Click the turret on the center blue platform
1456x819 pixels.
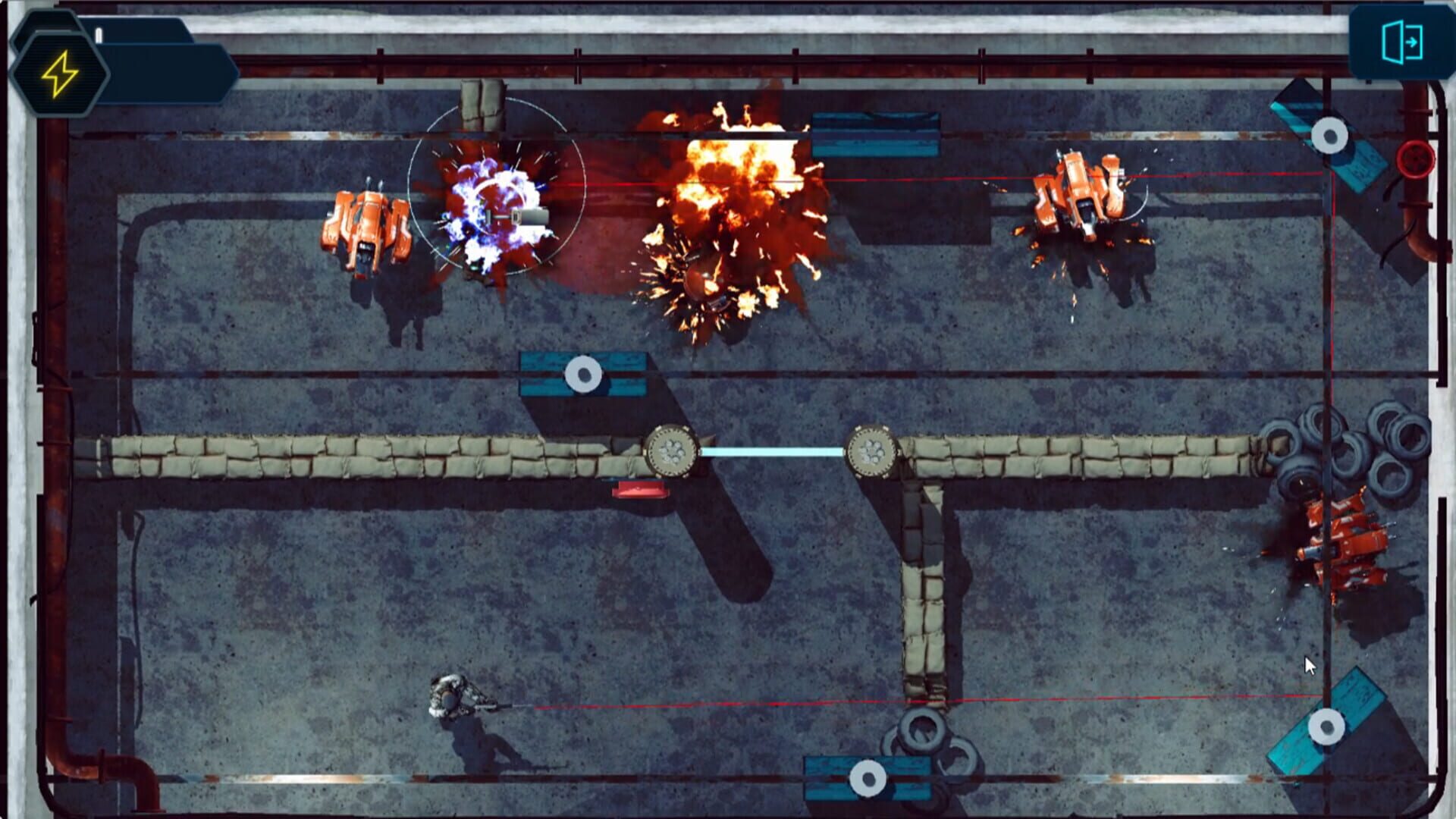[582, 373]
